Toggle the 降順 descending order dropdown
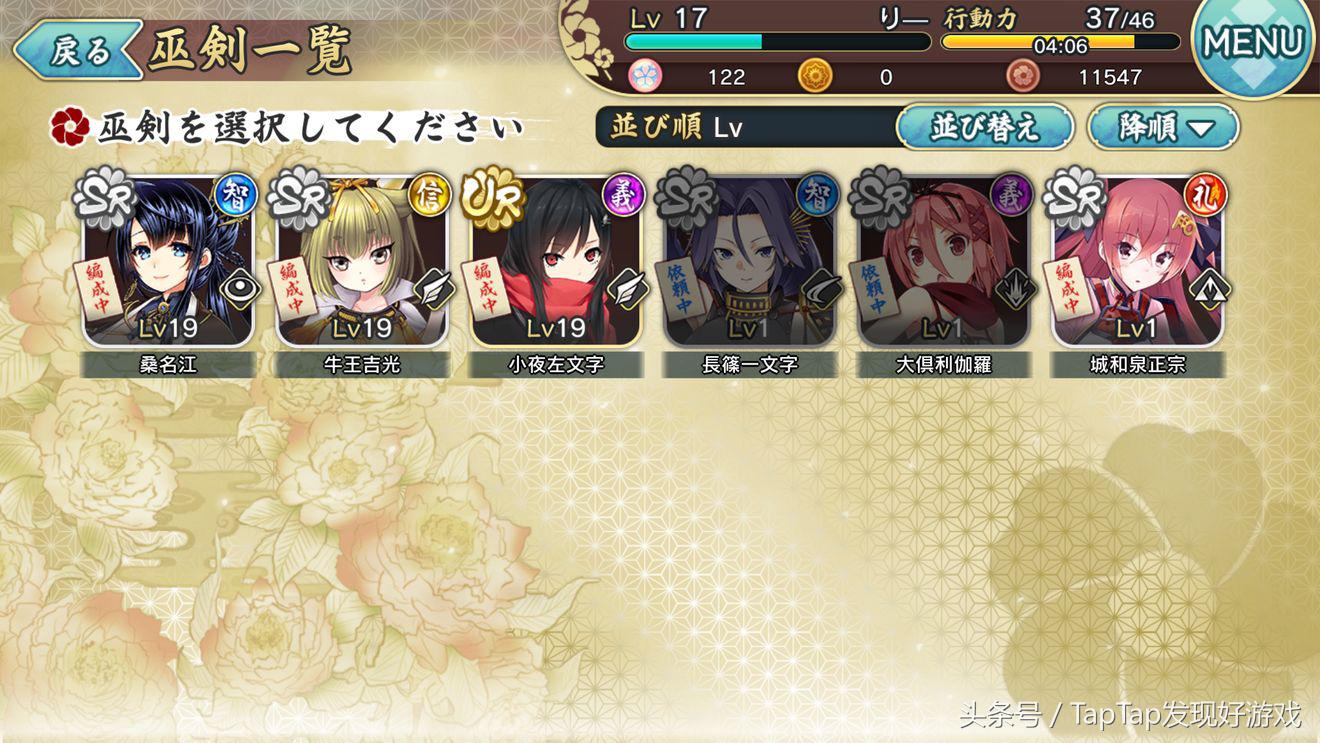1320x743 pixels. pyautogui.click(x=1163, y=127)
